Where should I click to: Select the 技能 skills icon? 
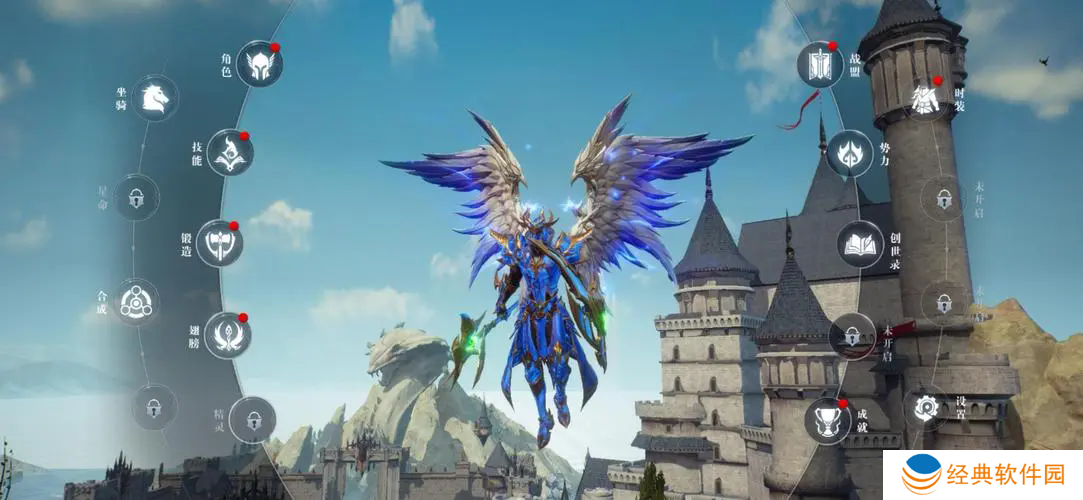point(230,153)
